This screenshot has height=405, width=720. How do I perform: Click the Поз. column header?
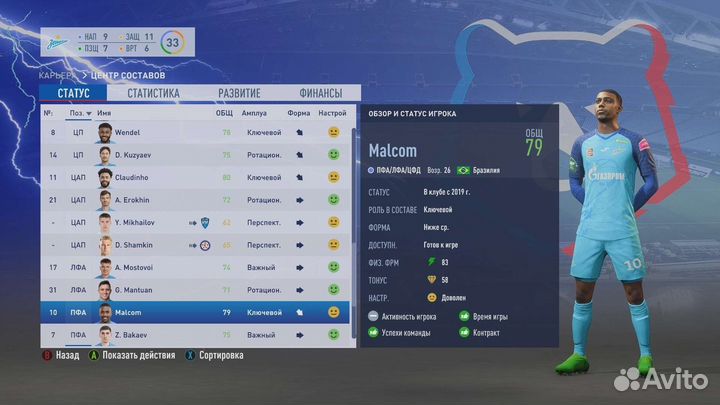click(78, 113)
